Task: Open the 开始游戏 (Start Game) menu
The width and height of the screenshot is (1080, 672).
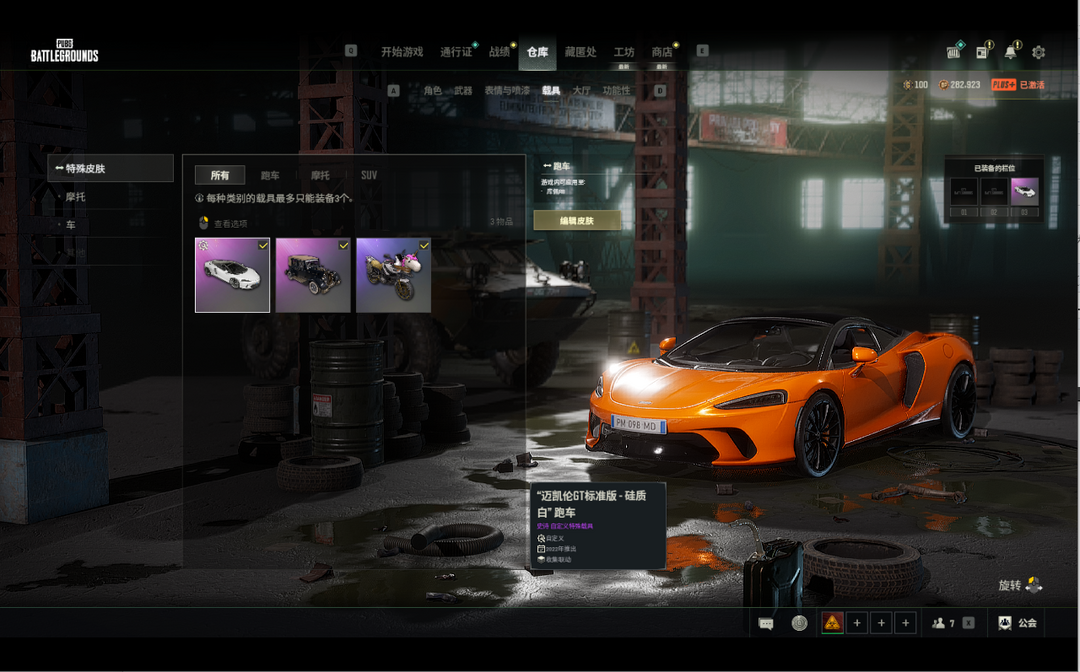Action: pos(402,52)
